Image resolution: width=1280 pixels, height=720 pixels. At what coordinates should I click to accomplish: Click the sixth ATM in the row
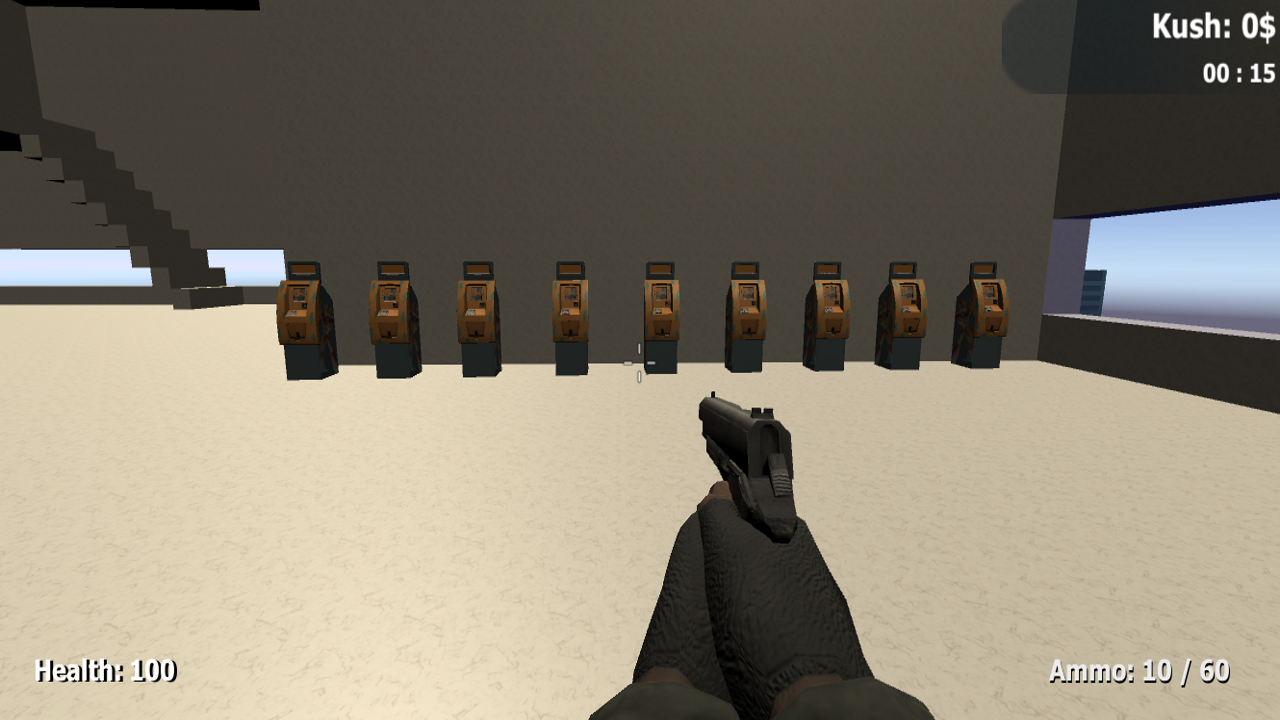click(x=745, y=315)
